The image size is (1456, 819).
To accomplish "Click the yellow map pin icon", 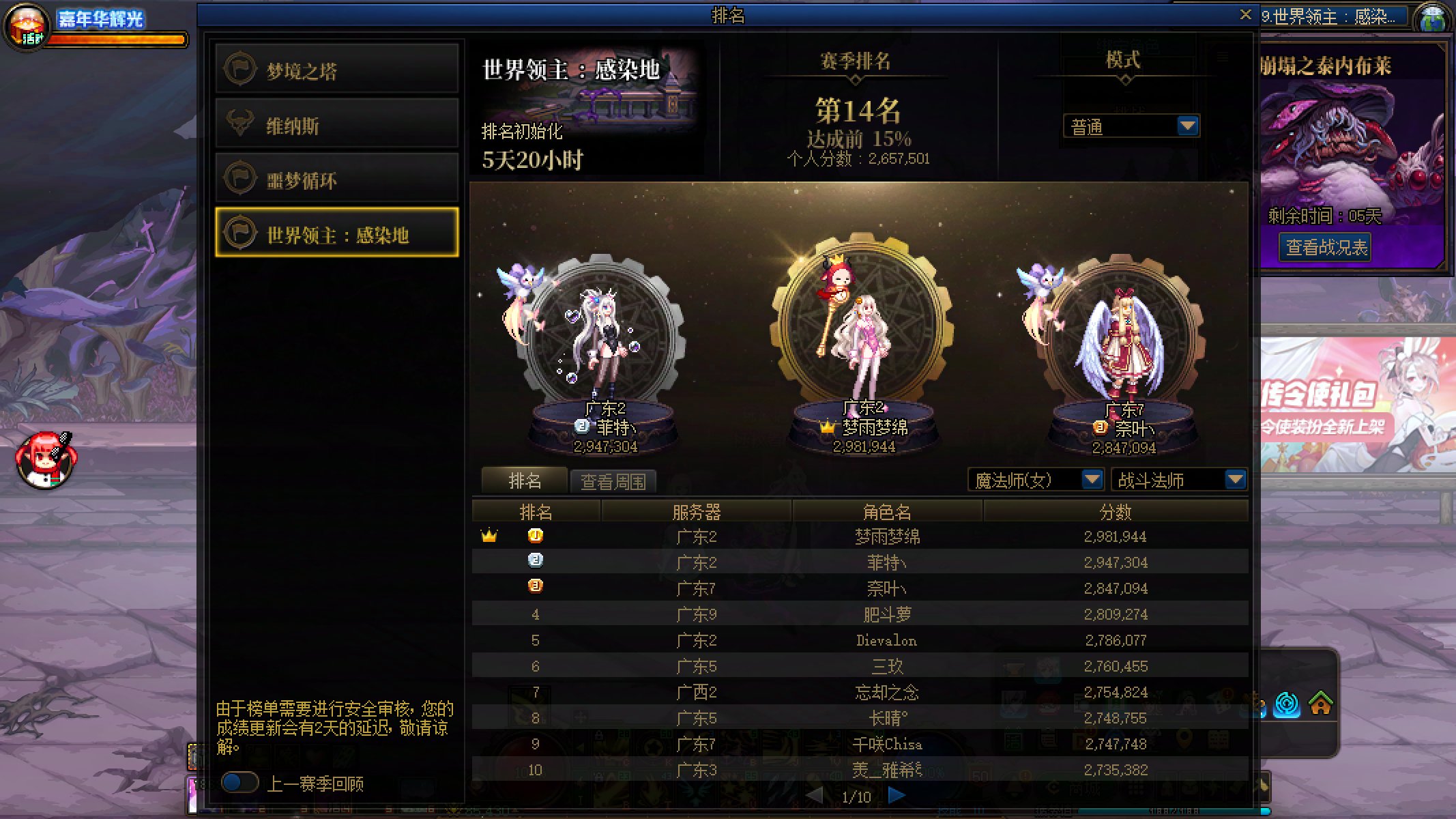I will pos(1182,738).
